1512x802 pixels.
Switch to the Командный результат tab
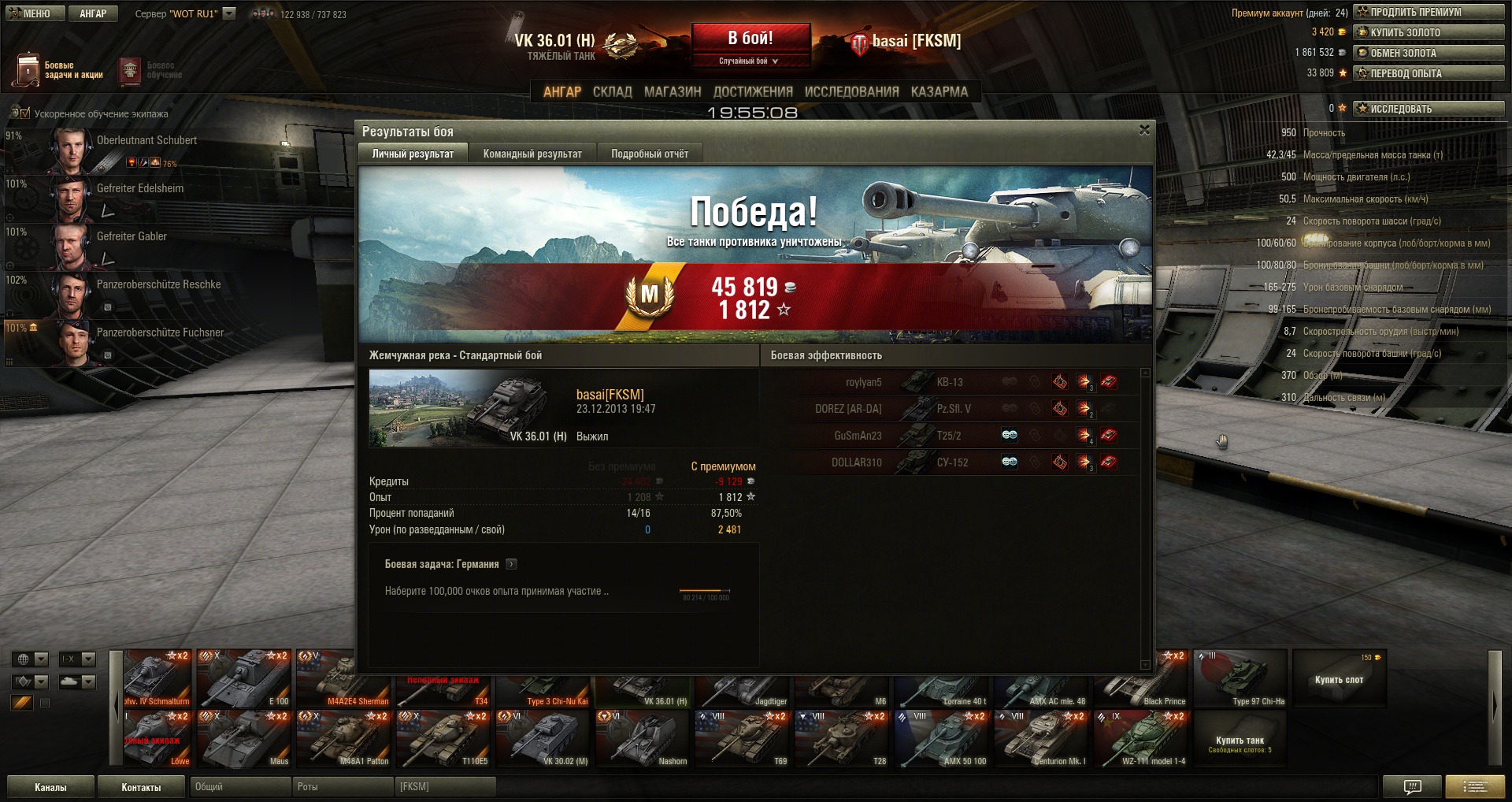[x=532, y=154]
